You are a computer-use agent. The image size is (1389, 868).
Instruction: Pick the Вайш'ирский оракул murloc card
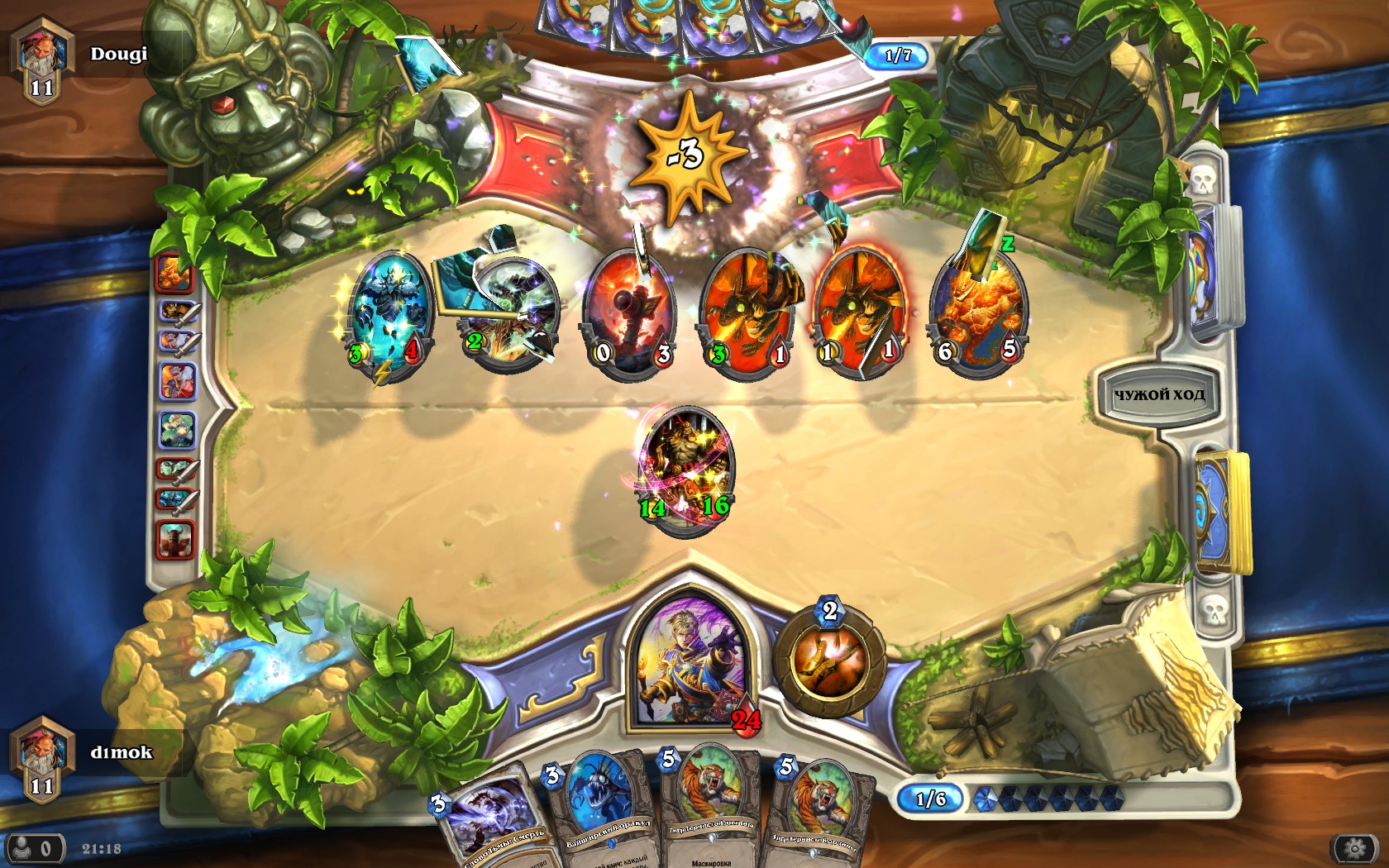click(599, 806)
